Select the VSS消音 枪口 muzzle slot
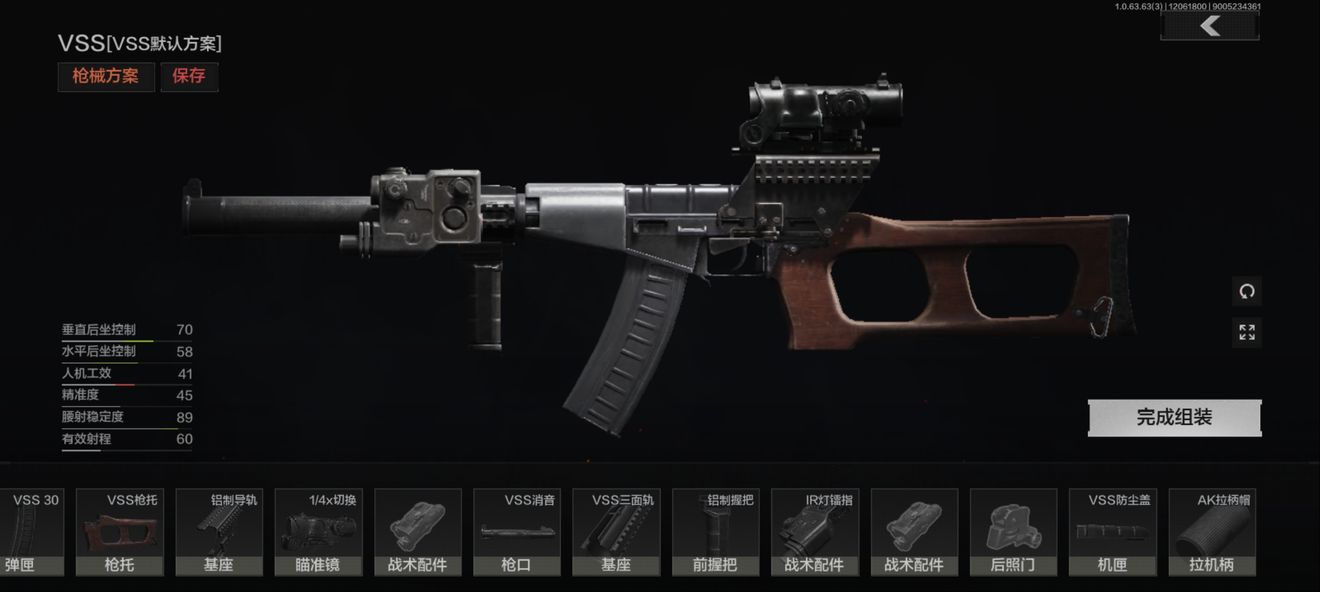The image size is (1320, 592). [517, 532]
